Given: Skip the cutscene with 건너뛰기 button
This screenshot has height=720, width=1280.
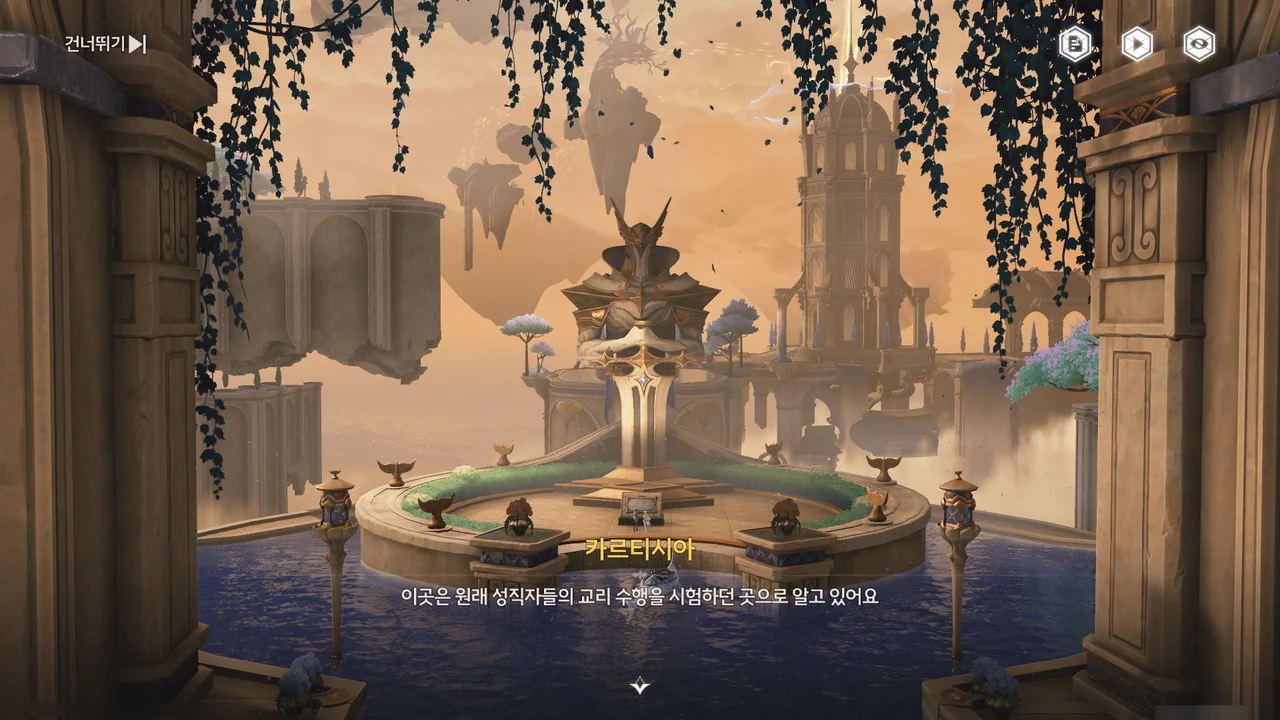Looking at the screenshot, I should [x=106, y=44].
